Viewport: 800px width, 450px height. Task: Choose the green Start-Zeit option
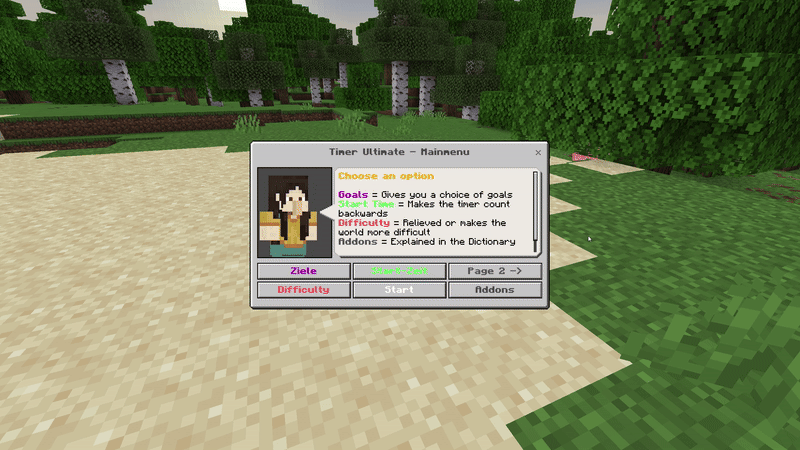point(399,271)
